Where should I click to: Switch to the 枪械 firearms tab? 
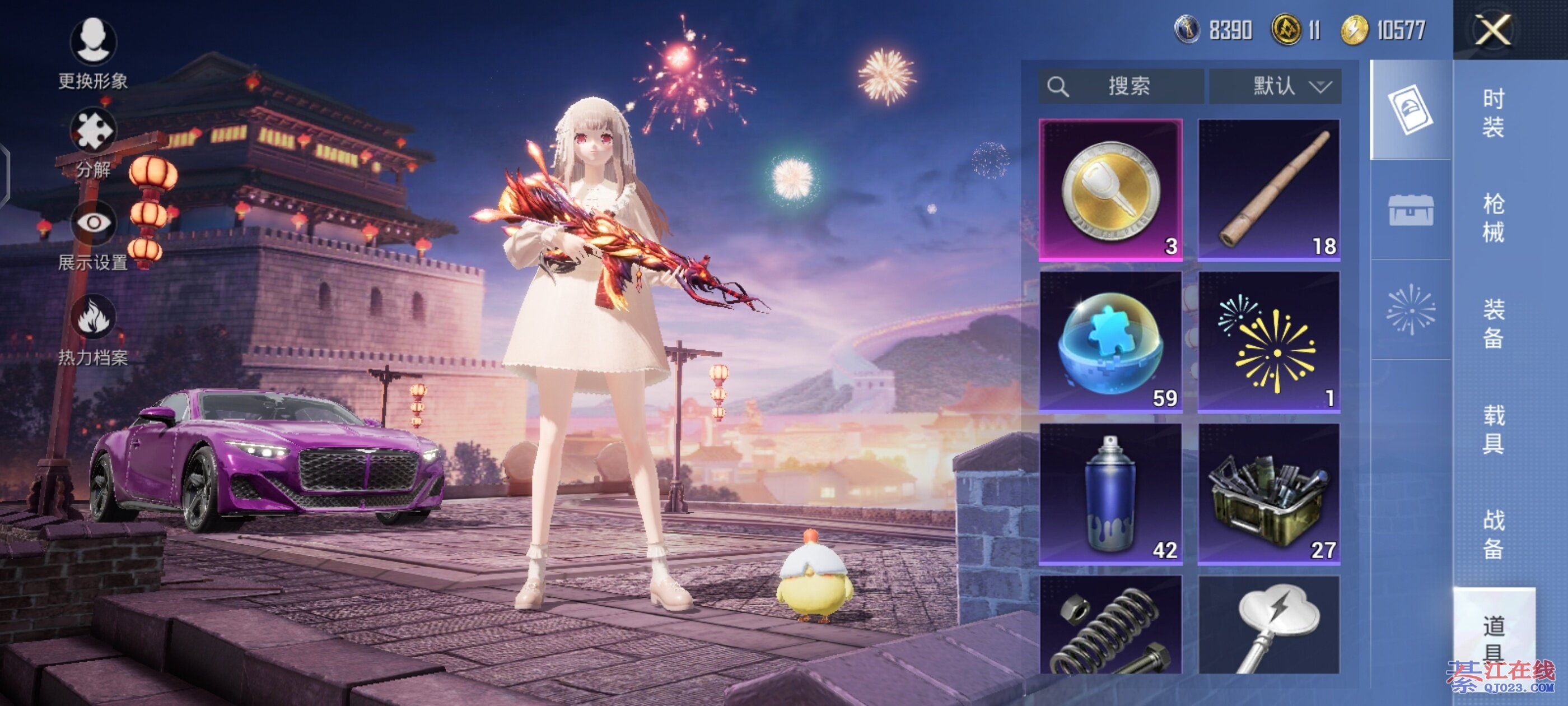[1492, 217]
